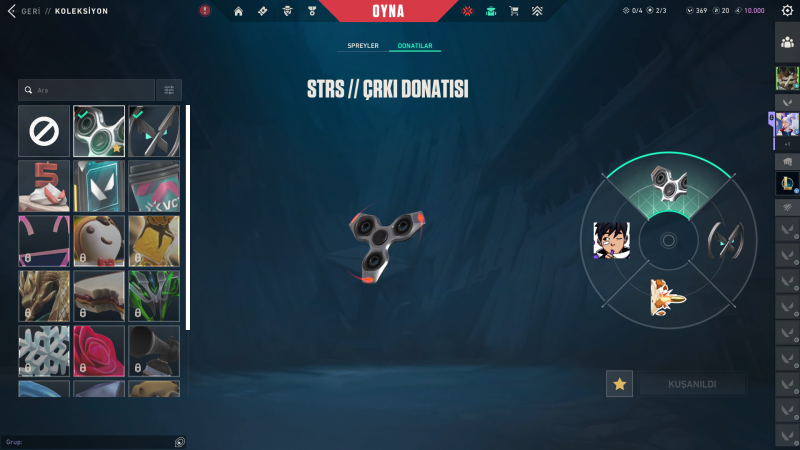
Task: Pick the red number 5 sneaker item
Action: click(x=44, y=186)
